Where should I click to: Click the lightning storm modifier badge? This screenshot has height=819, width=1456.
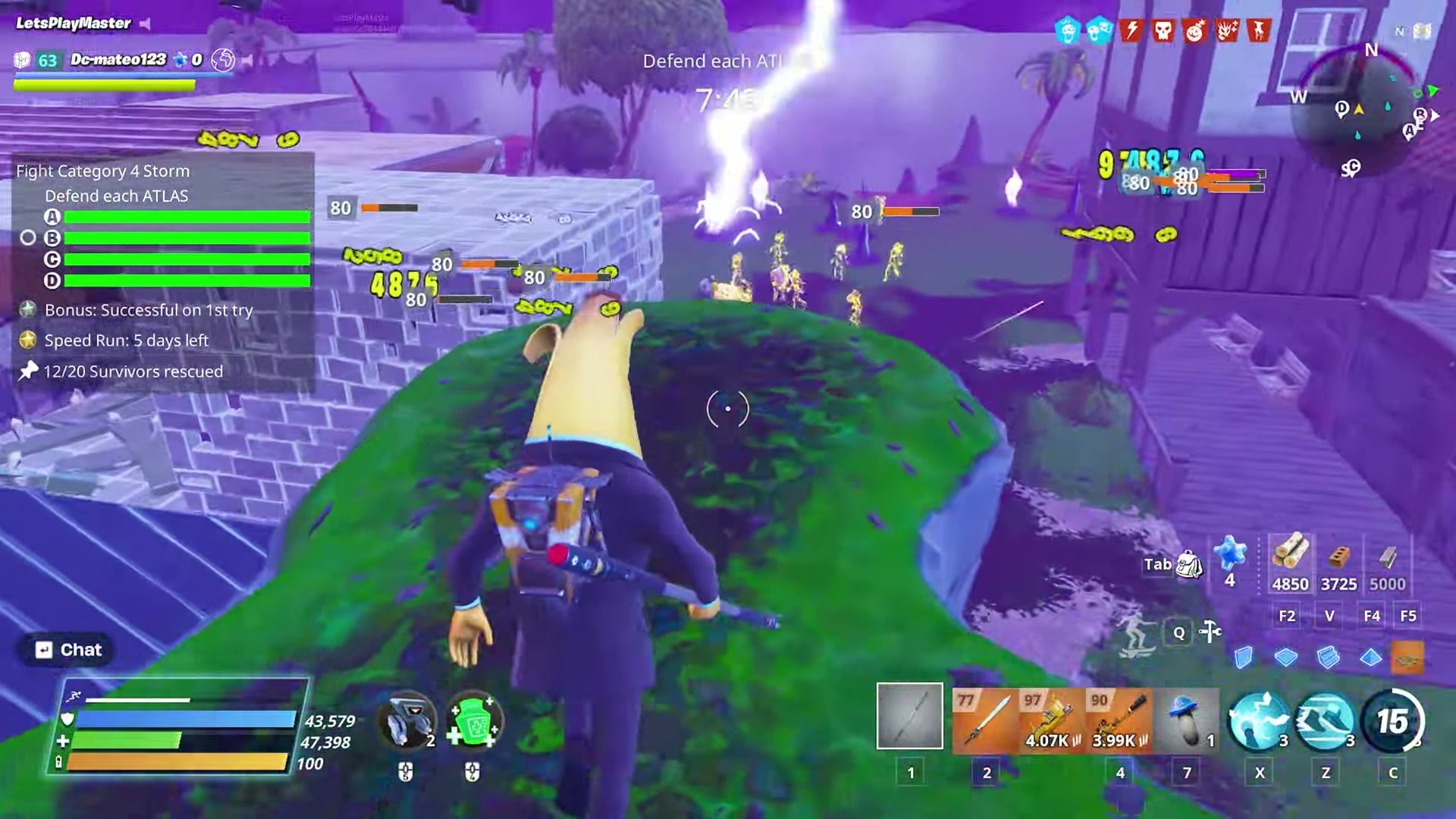pyautogui.click(x=1130, y=31)
